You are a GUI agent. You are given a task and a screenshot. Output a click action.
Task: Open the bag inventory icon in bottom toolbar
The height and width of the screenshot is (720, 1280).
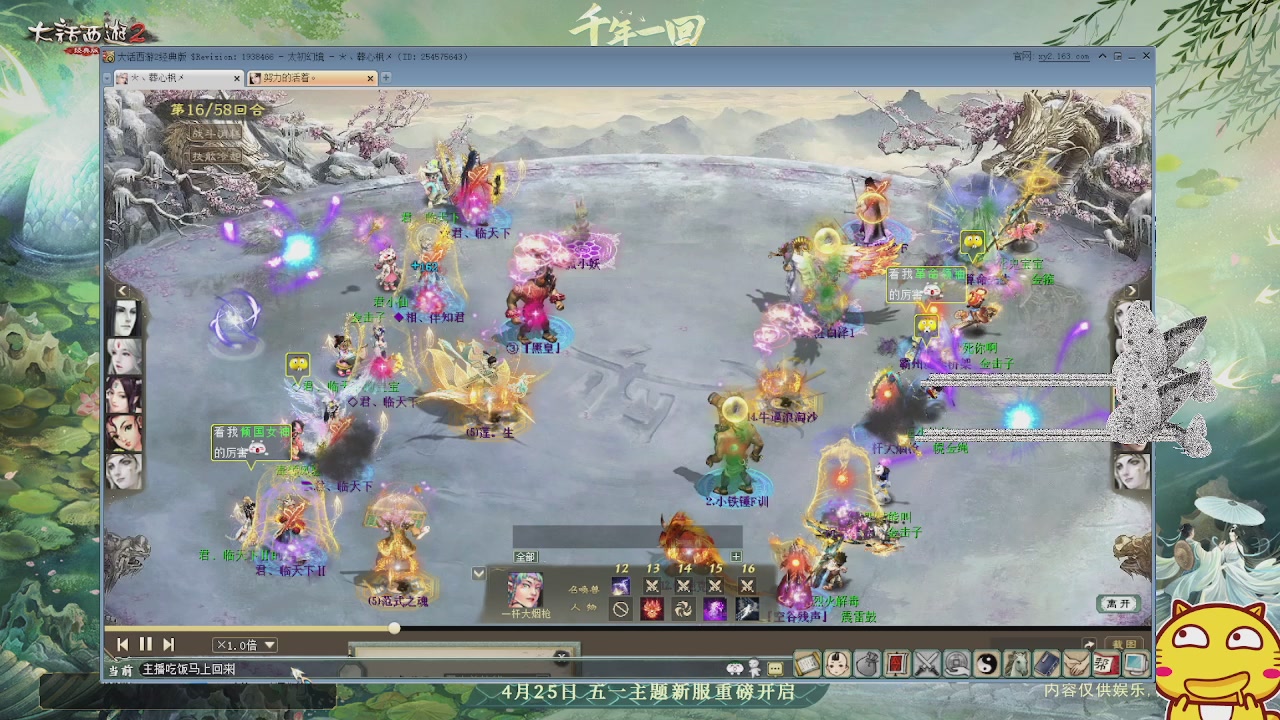point(866,663)
